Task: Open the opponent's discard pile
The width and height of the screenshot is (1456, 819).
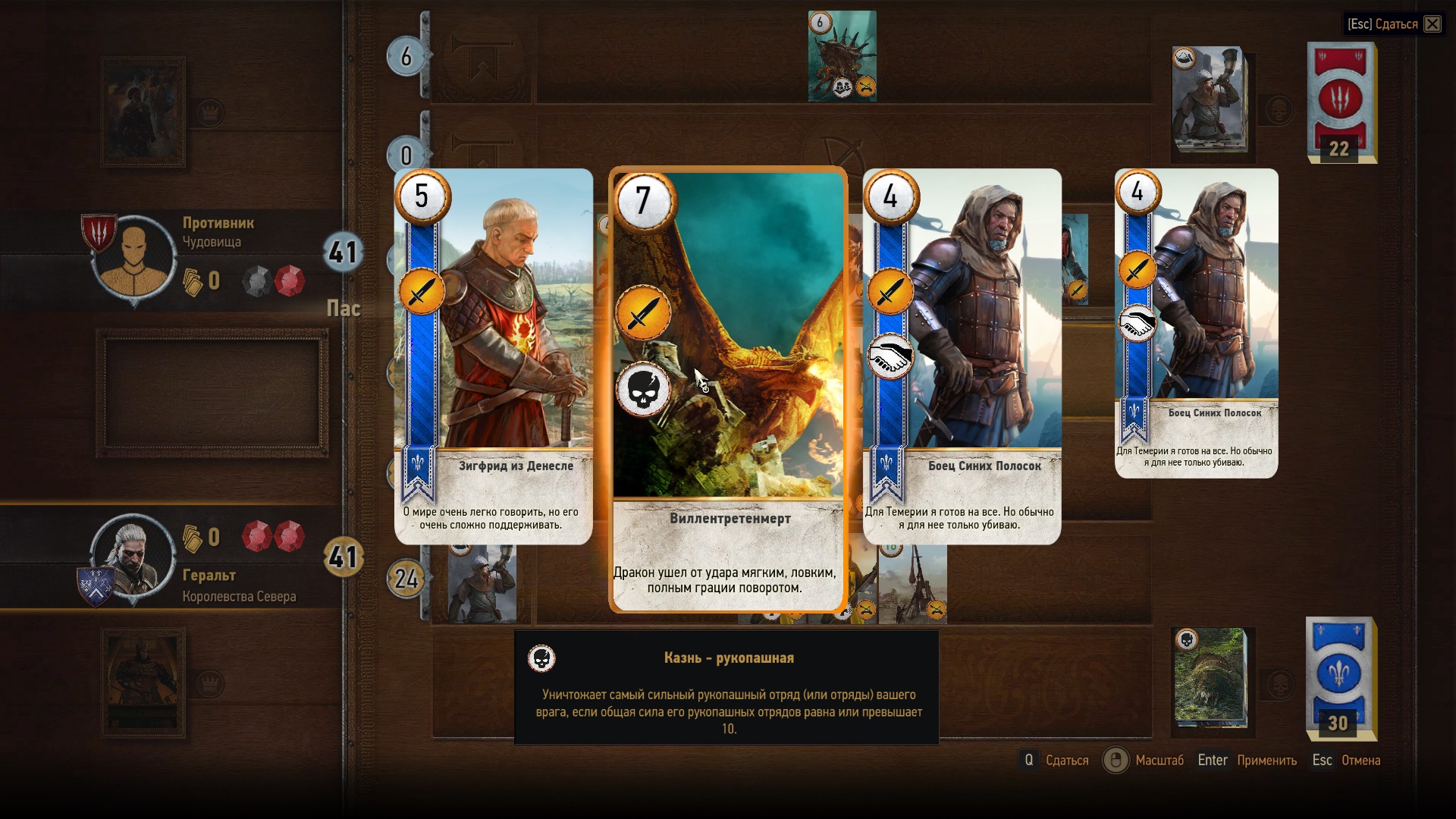Action: (1209, 101)
